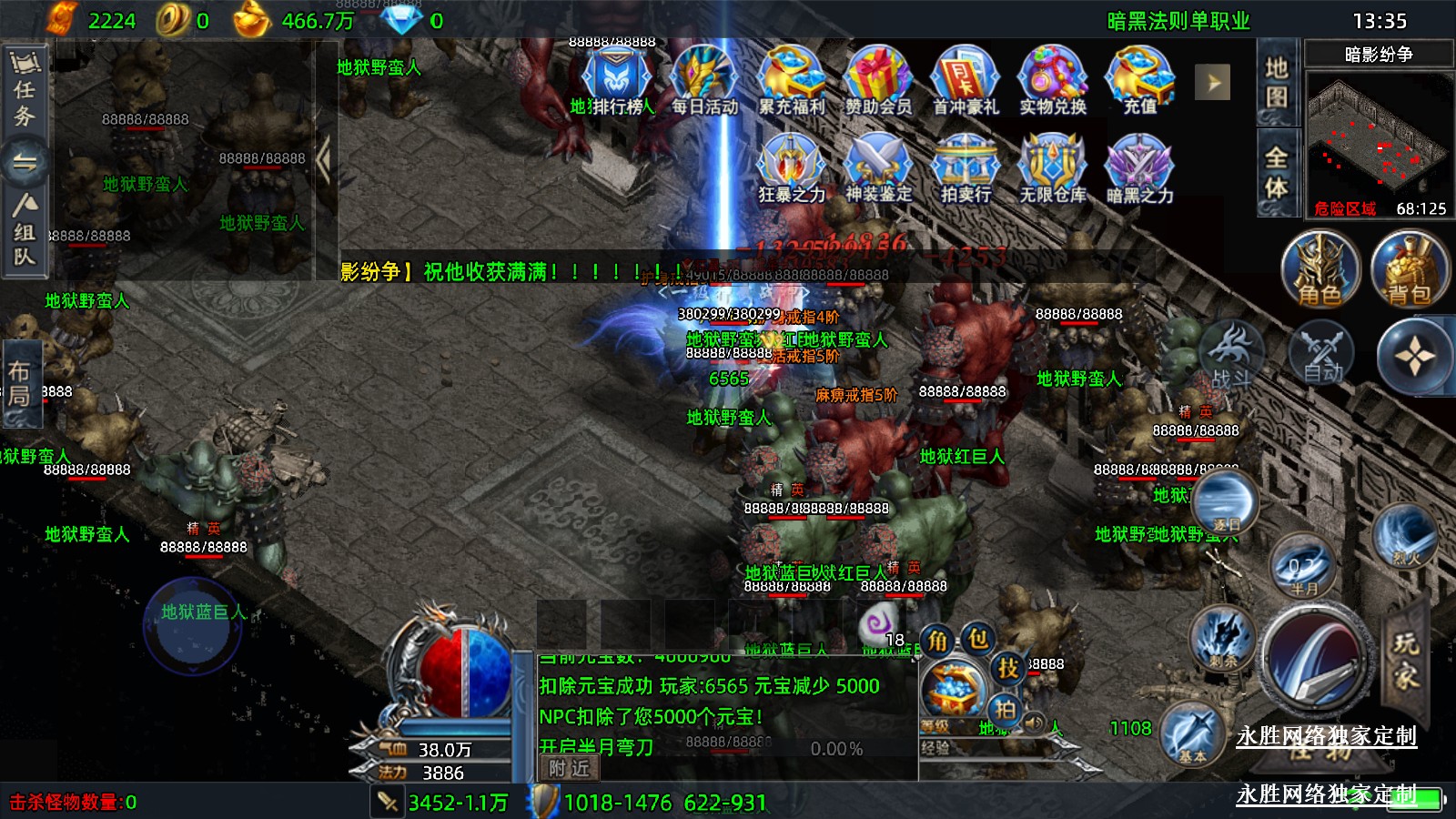Open the 充值 recharge icon
The height and width of the screenshot is (819, 1456).
[1139, 80]
